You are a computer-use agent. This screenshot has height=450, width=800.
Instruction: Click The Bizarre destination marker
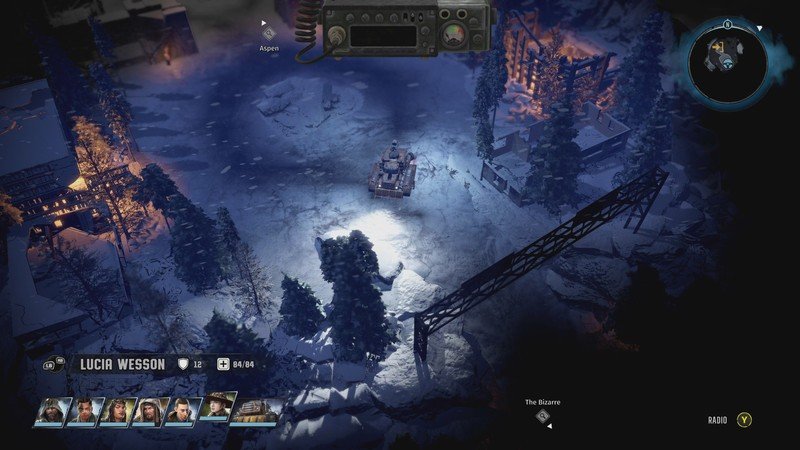coord(543,417)
